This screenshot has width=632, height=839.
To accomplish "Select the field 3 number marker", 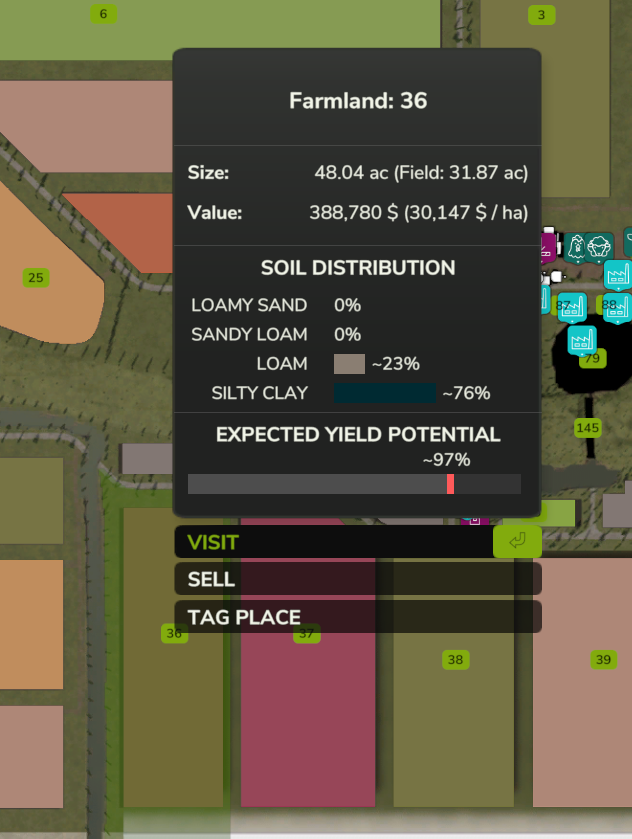I will click(541, 14).
